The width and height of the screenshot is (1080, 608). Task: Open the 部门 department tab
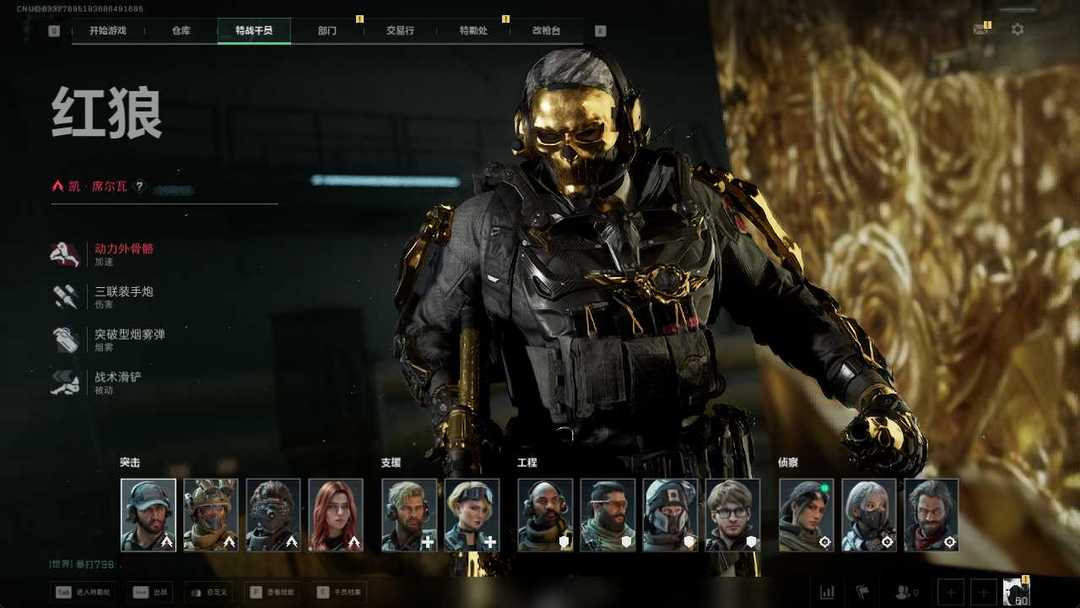tap(327, 31)
